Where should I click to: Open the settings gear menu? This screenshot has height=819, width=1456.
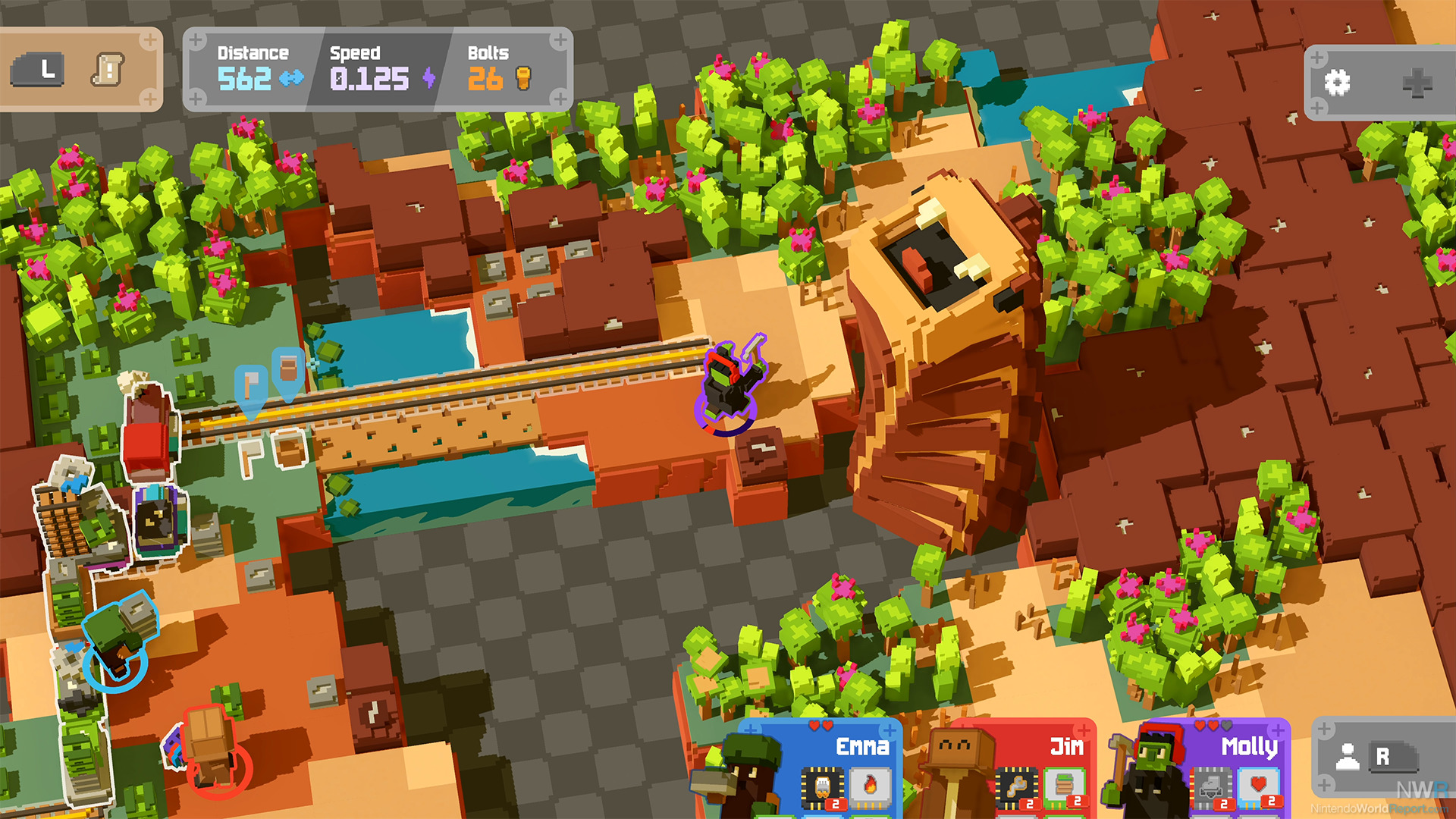tap(1337, 83)
